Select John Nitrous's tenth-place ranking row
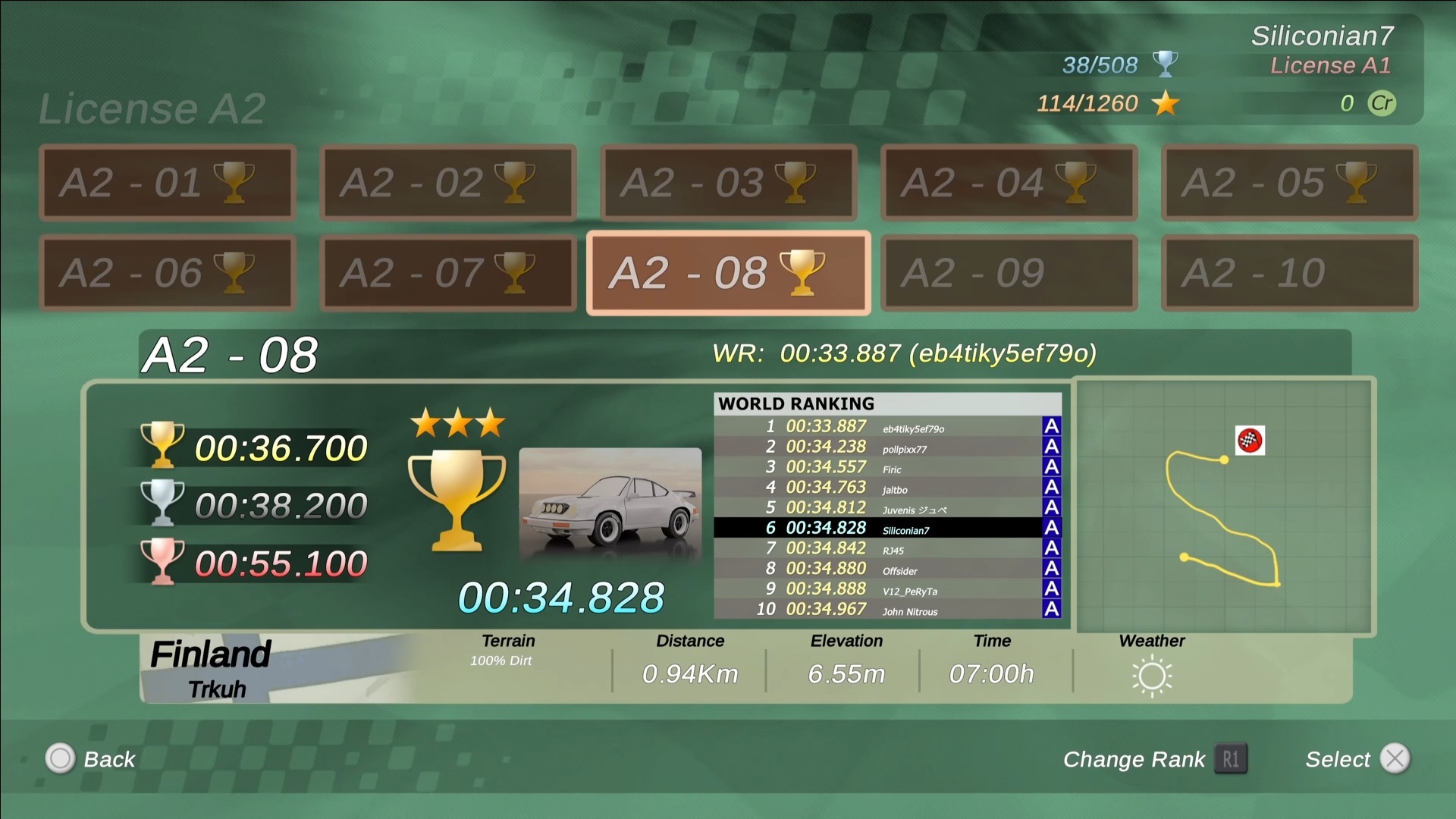The height and width of the screenshot is (819, 1456). coord(886,609)
